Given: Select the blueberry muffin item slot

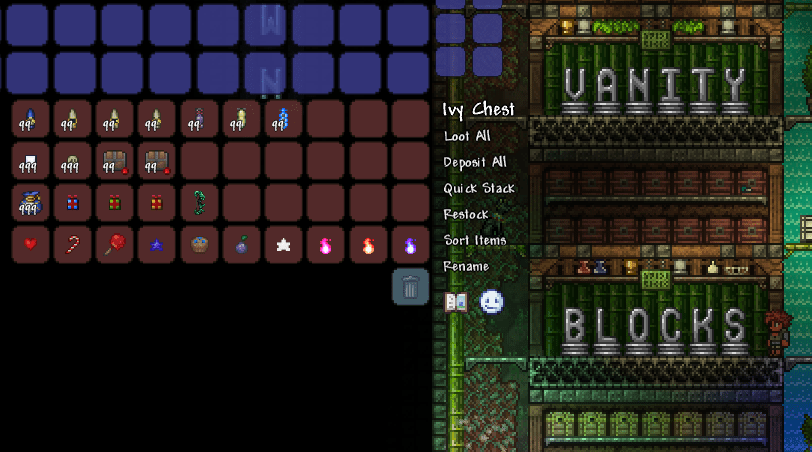Looking at the screenshot, I should pos(198,245).
